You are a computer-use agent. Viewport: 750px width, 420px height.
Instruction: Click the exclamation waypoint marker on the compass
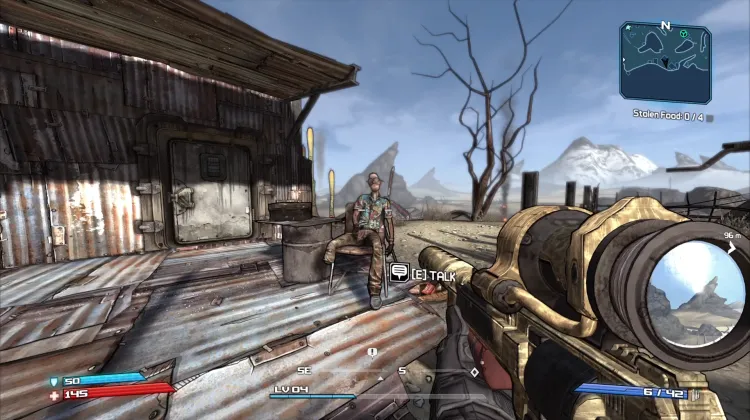[372, 352]
